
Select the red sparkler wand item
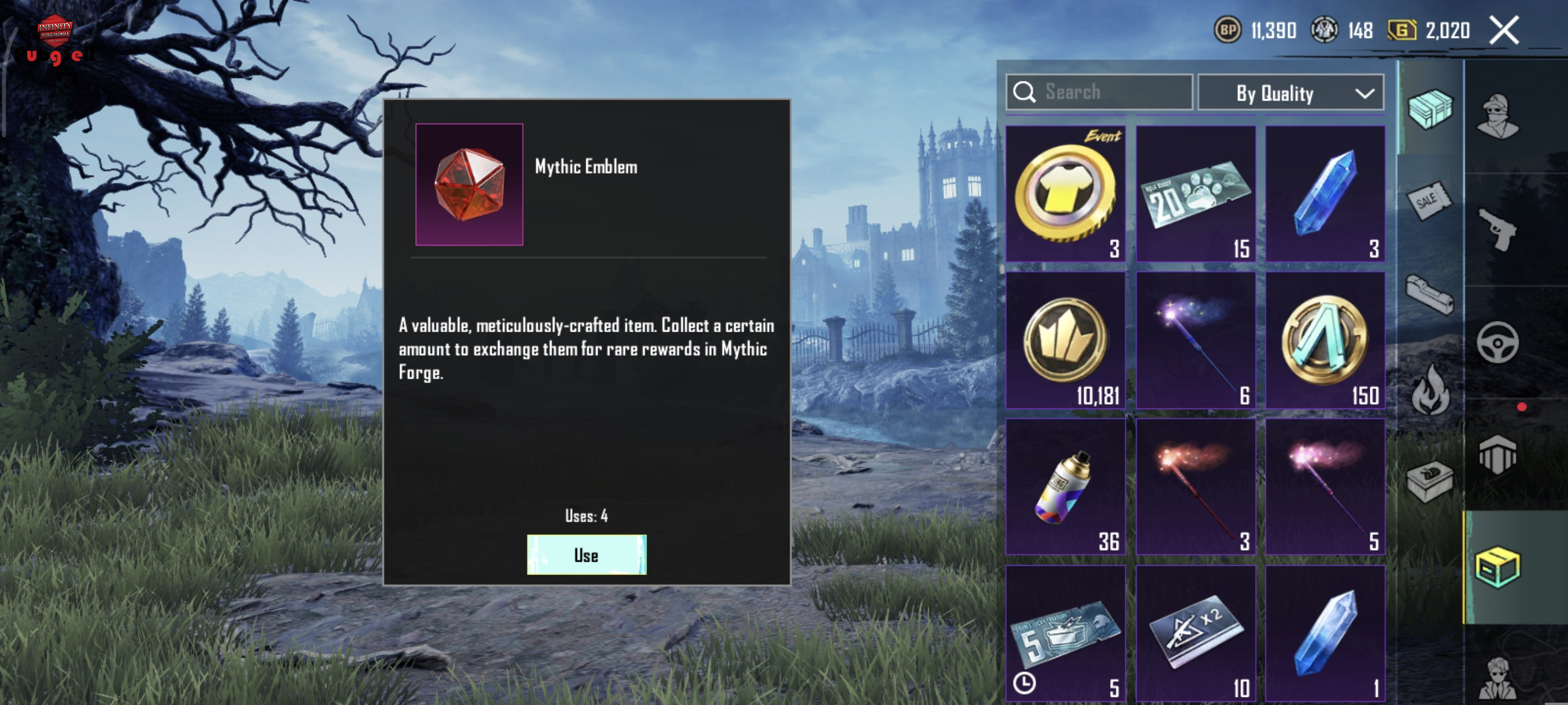click(1196, 487)
